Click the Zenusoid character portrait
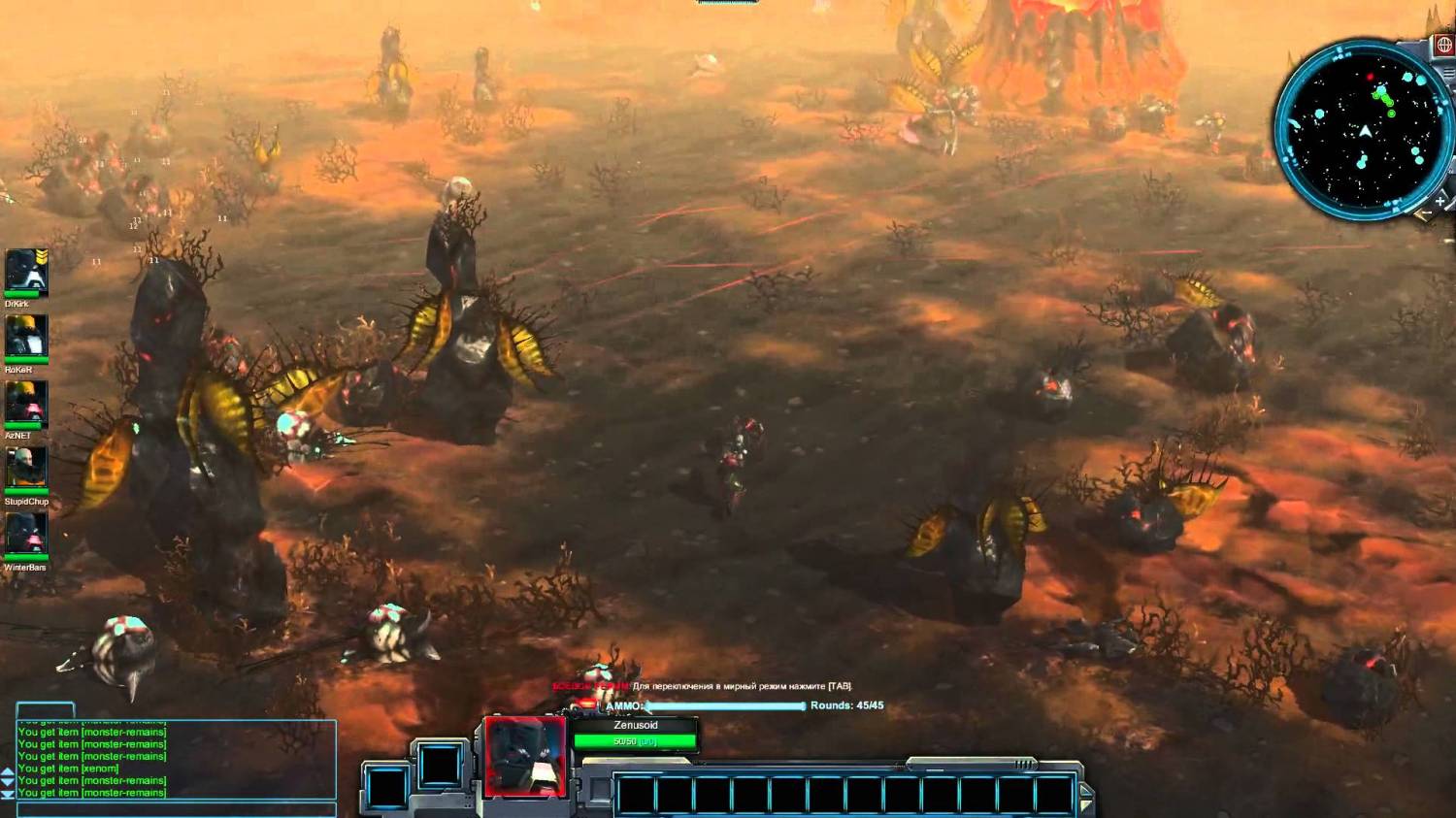 [525, 756]
